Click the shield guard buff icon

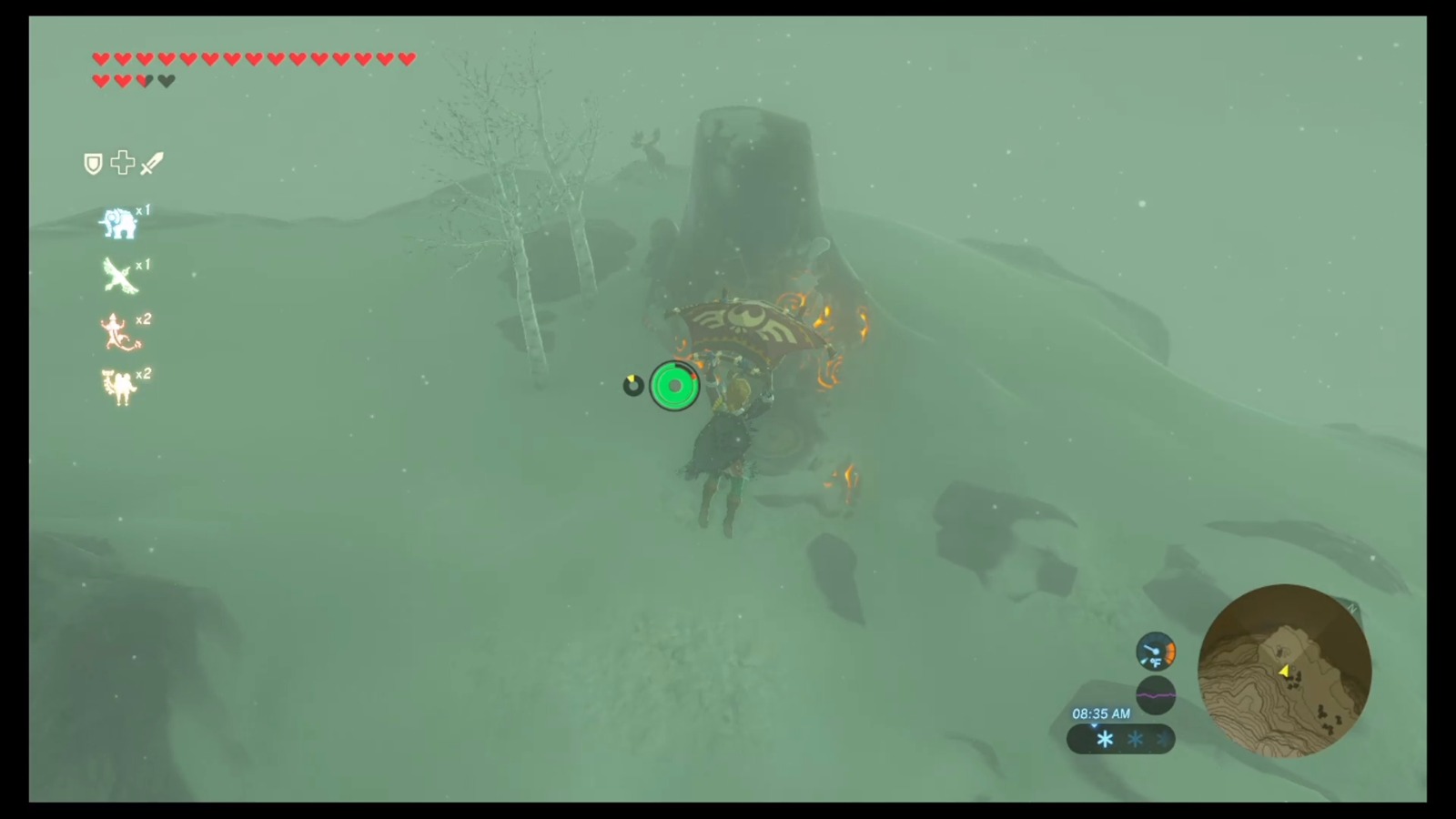click(92, 163)
